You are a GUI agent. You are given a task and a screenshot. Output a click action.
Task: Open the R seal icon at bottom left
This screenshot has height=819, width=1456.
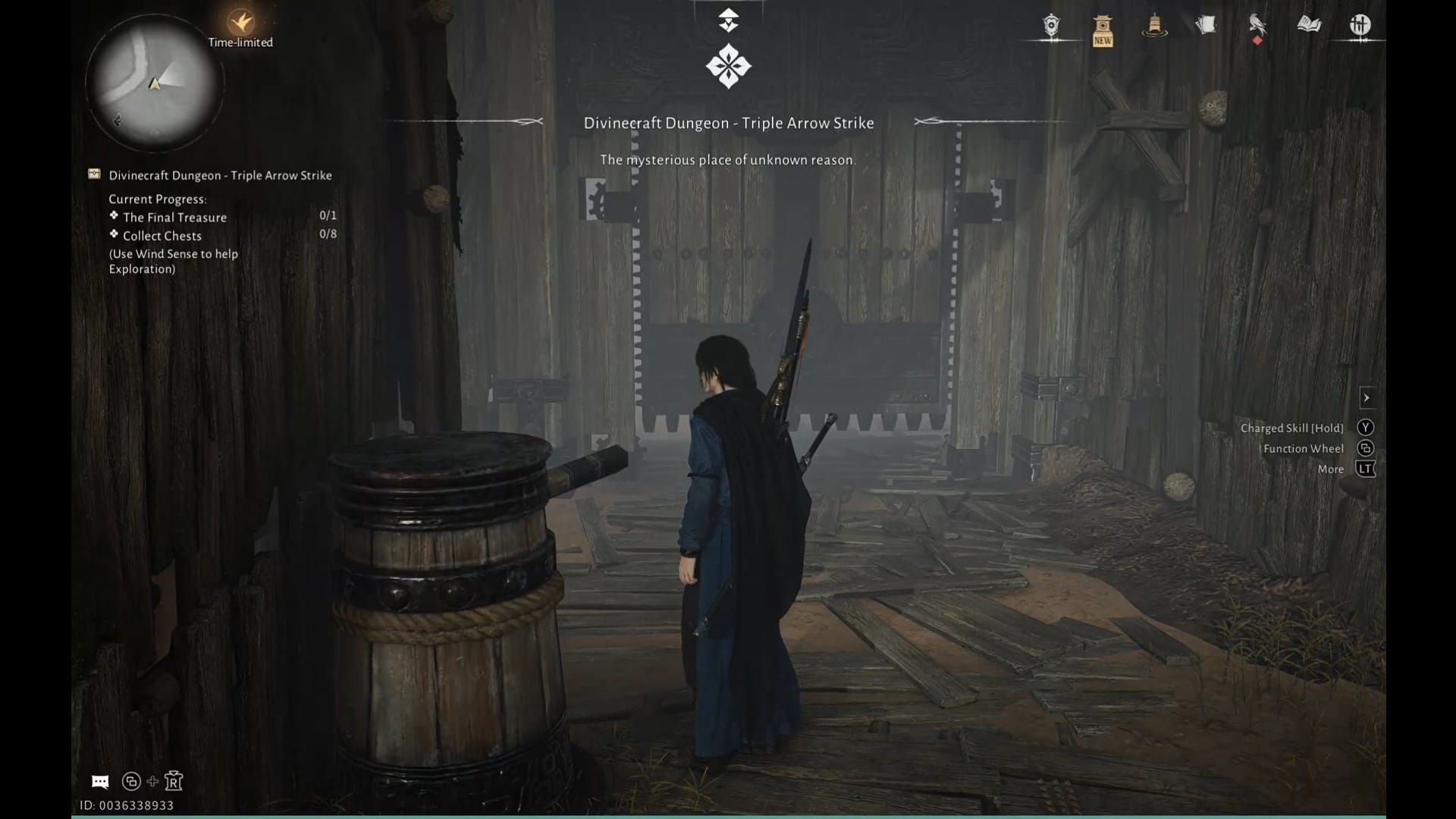point(173,780)
